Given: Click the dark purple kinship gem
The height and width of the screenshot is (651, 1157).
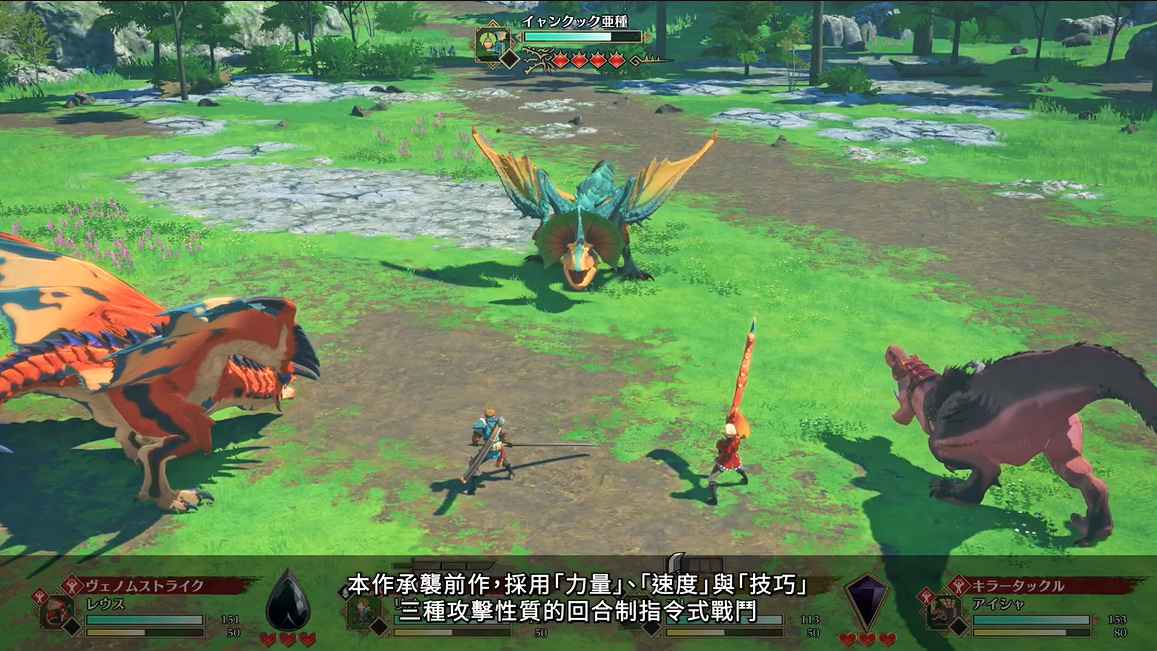Looking at the screenshot, I should click(866, 600).
